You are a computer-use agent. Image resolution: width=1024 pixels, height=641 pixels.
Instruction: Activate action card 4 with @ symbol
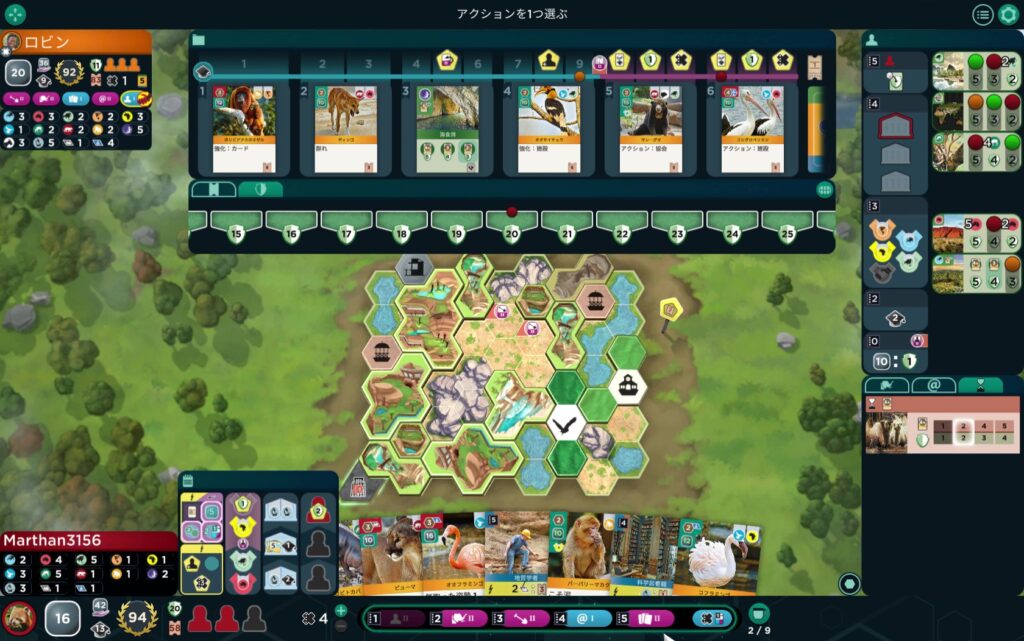click(583, 619)
